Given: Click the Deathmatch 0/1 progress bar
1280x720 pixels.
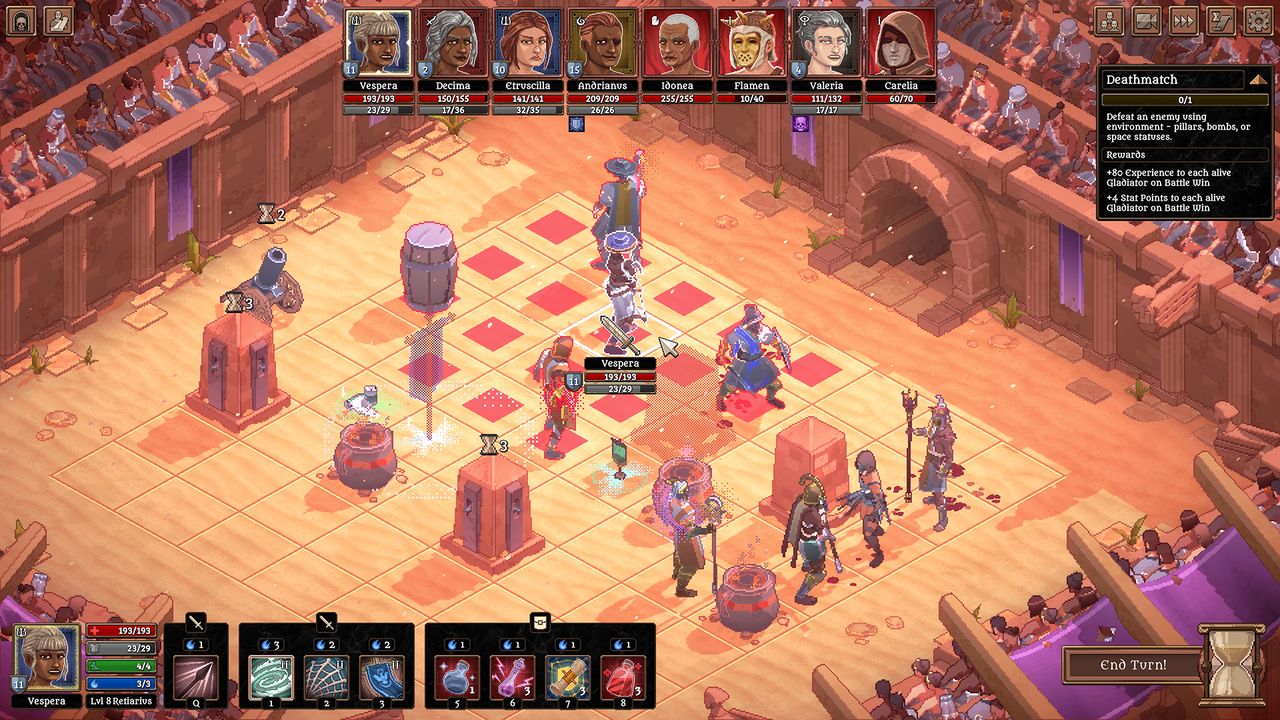Looking at the screenshot, I should [1185, 99].
